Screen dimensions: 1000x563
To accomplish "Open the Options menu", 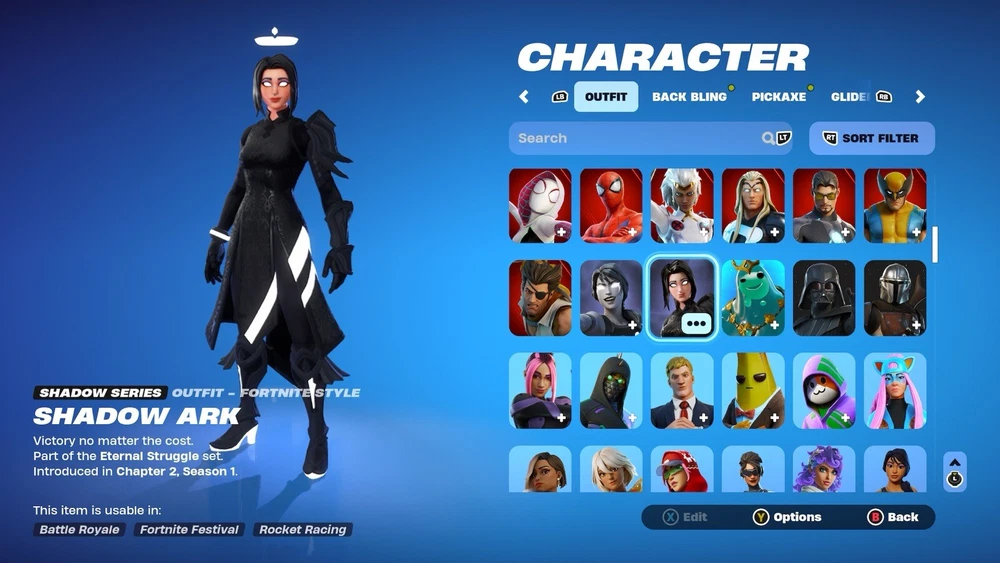I will click(x=787, y=517).
